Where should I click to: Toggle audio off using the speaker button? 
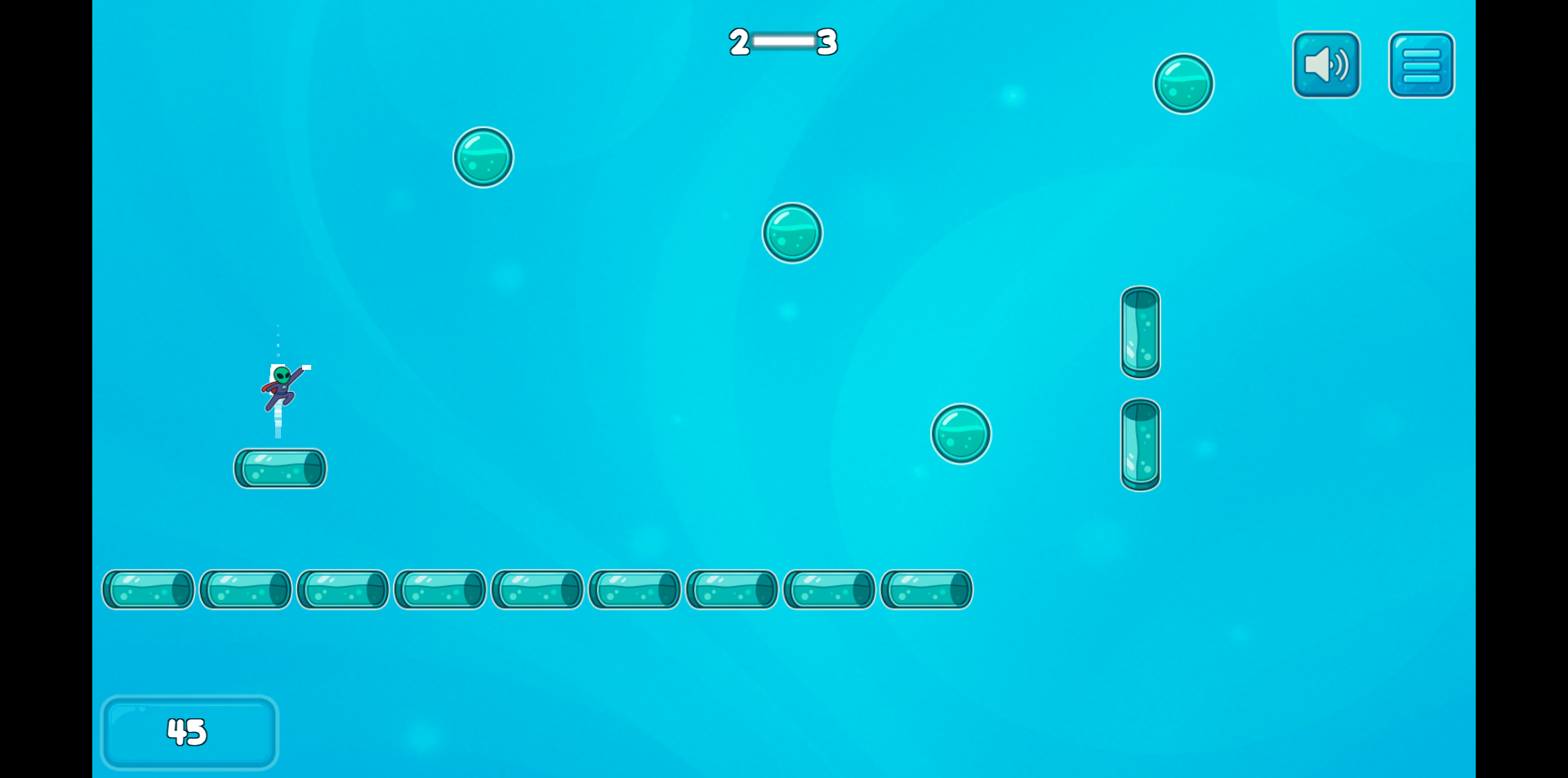(x=1325, y=64)
